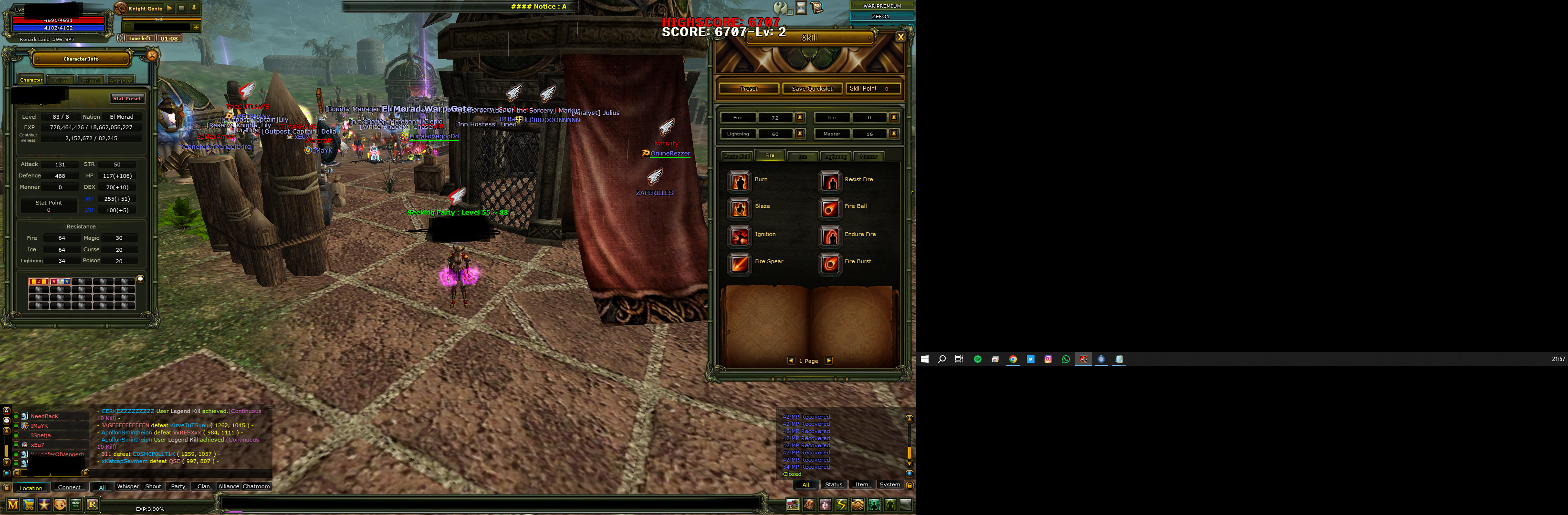Select the Fire Spear skill icon
Viewport: 1568px width, 515px height.
(x=739, y=262)
